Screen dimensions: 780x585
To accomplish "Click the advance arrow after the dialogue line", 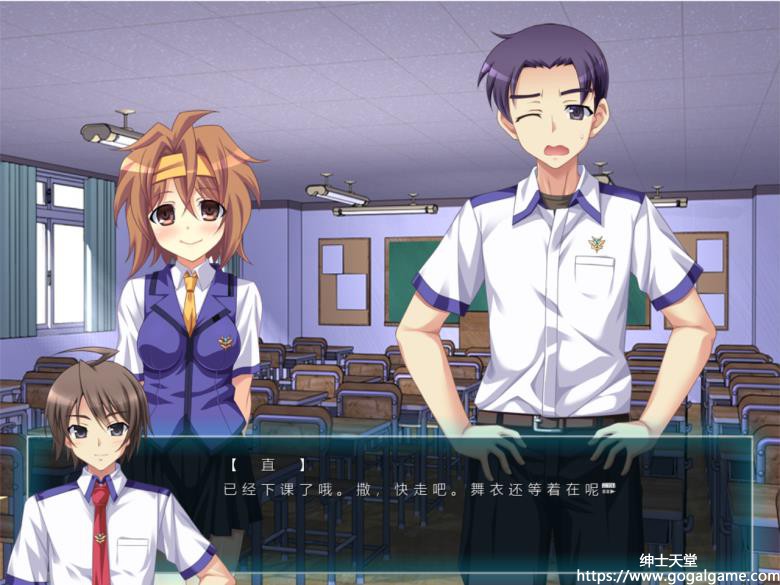I will click(x=607, y=491).
